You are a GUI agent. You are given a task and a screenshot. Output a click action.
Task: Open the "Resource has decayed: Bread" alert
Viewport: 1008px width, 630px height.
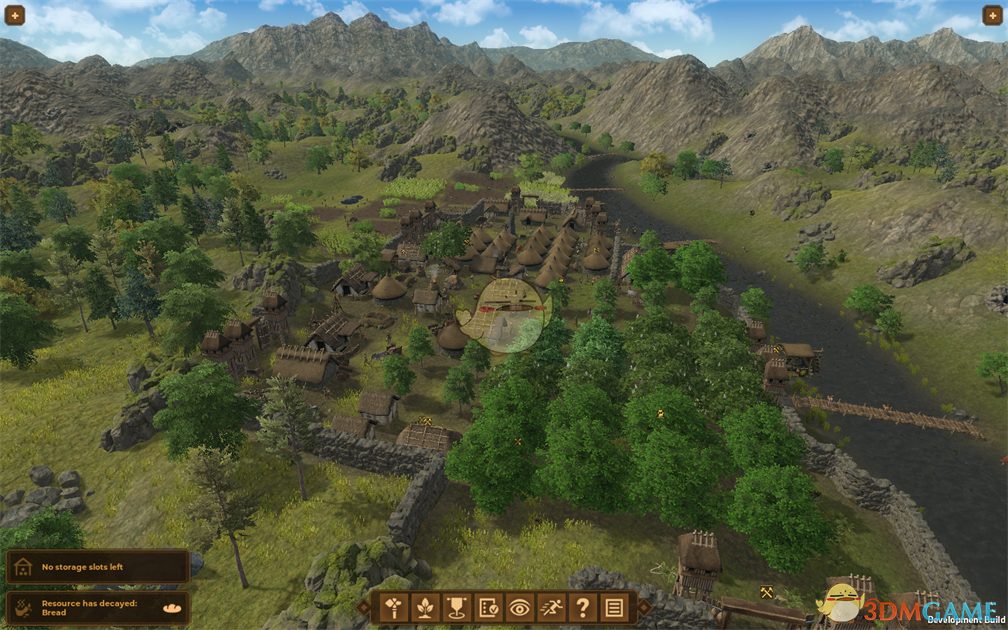[x=97, y=606]
